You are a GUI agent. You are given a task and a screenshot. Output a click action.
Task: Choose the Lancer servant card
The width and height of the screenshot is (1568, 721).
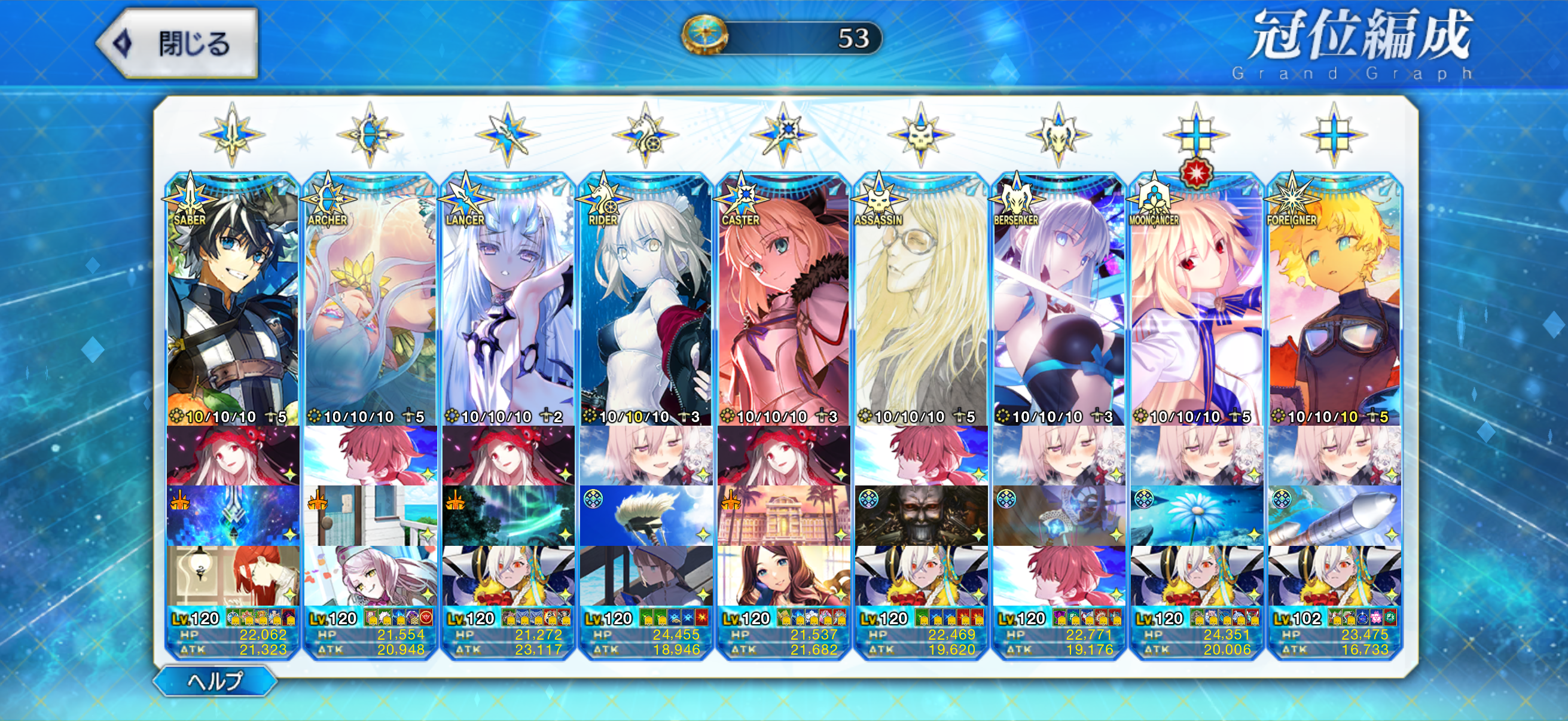508,304
